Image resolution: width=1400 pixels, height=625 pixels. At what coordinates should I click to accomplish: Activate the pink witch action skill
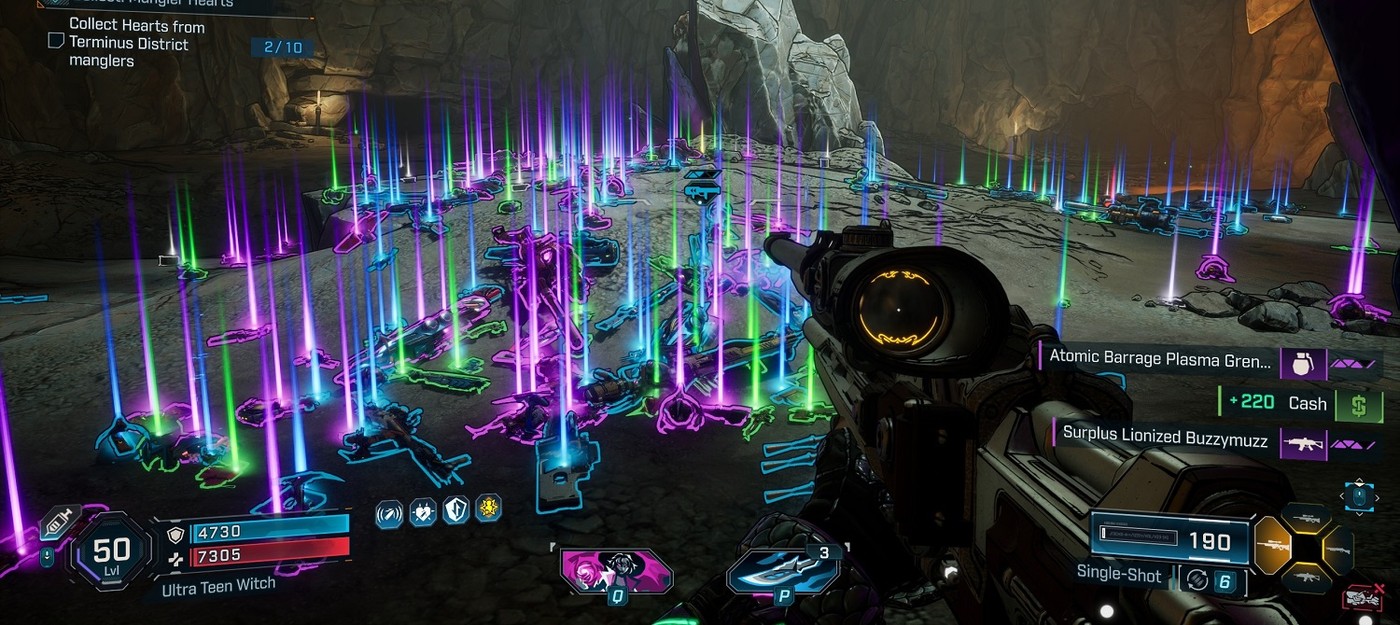coord(615,570)
